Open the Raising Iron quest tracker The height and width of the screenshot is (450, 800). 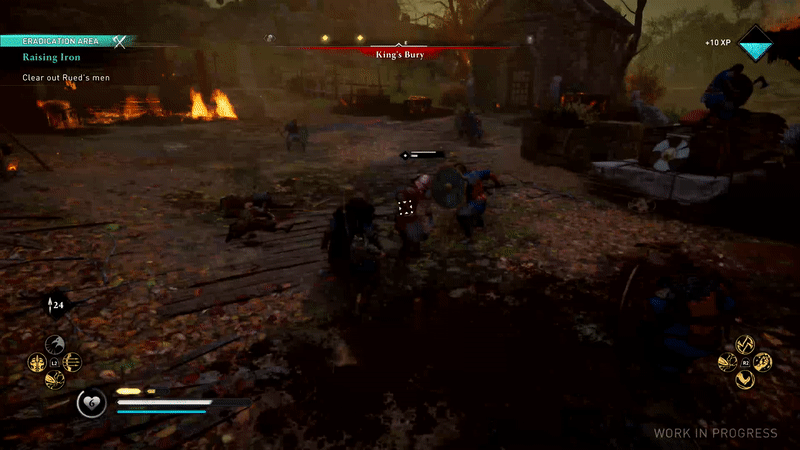pos(54,58)
